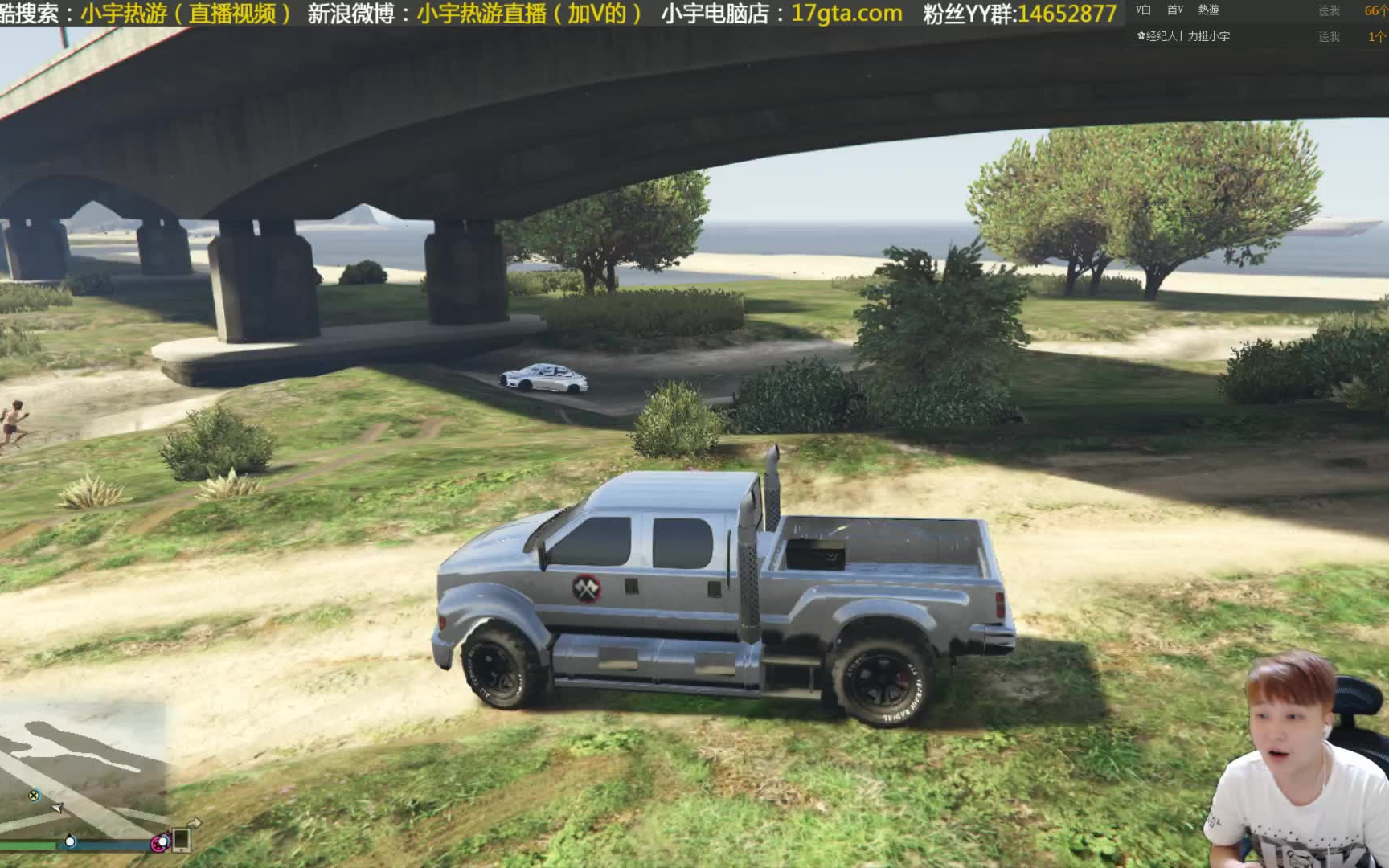Image resolution: width=1389 pixels, height=868 pixels.
Task: Switch to the 首V tab
Action: (x=1175, y=10)
